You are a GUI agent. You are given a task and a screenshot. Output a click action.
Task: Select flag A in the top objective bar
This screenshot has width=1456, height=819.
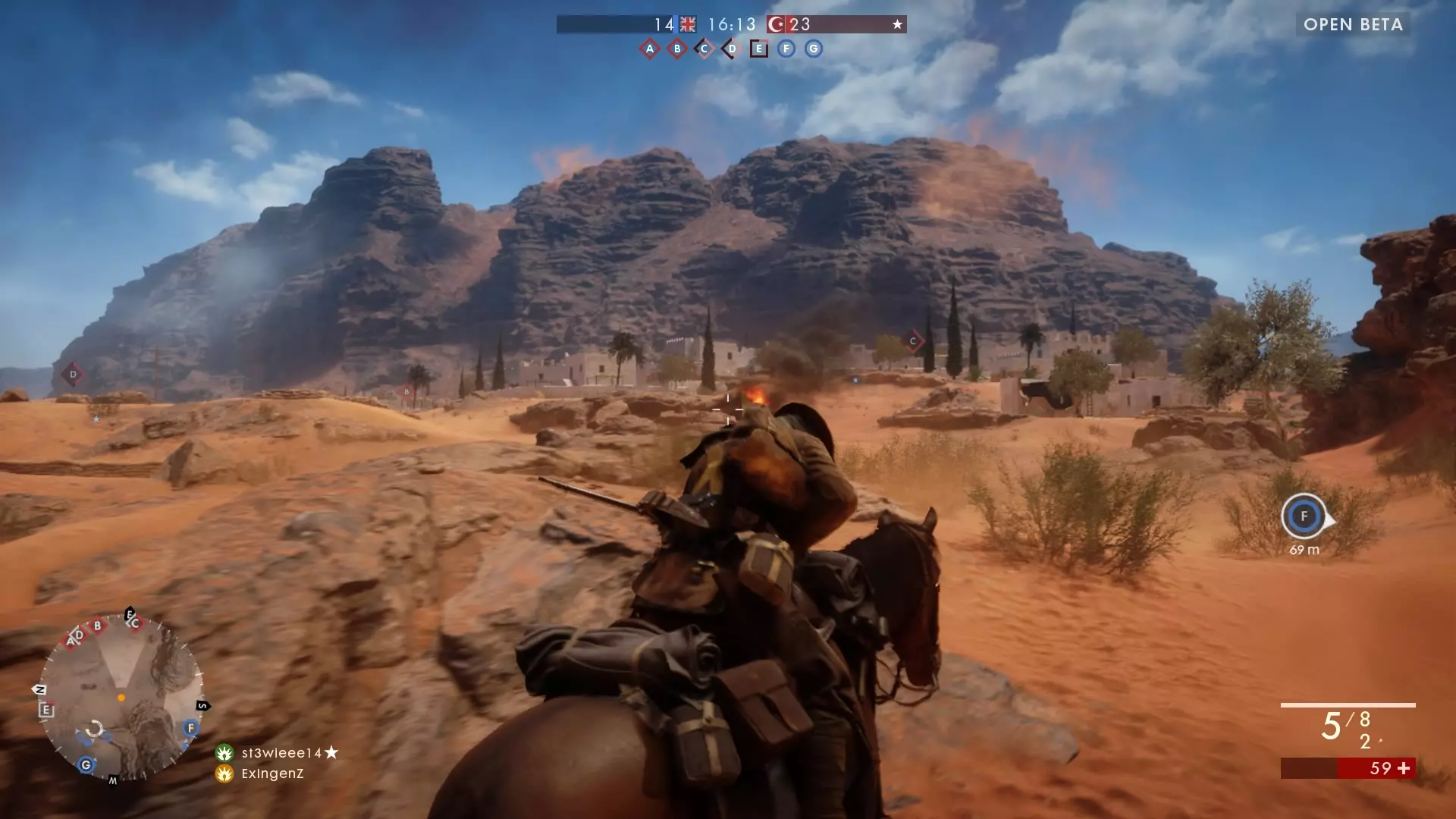coord(649,49)
